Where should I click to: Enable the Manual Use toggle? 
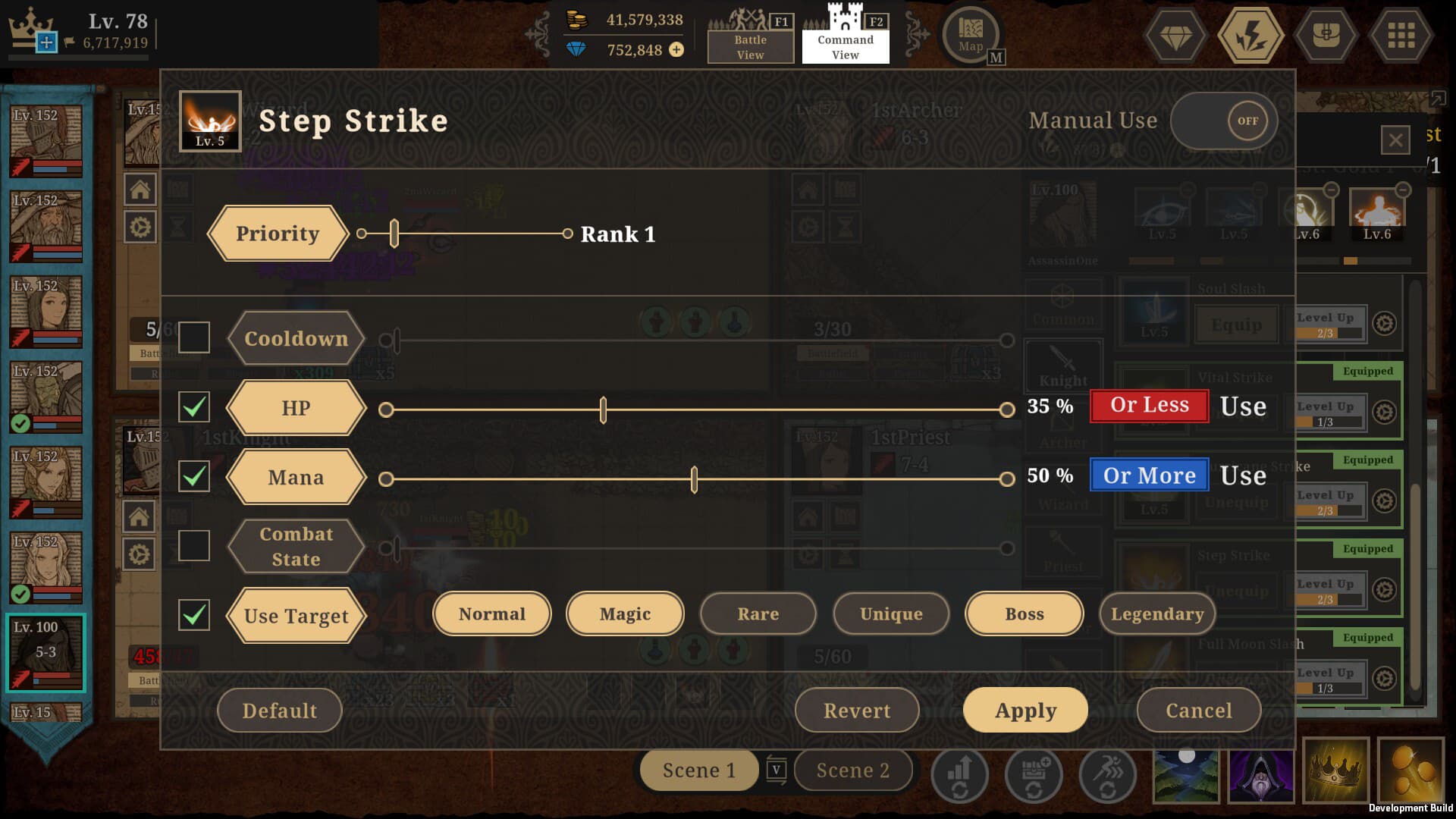coord(1224,120)
